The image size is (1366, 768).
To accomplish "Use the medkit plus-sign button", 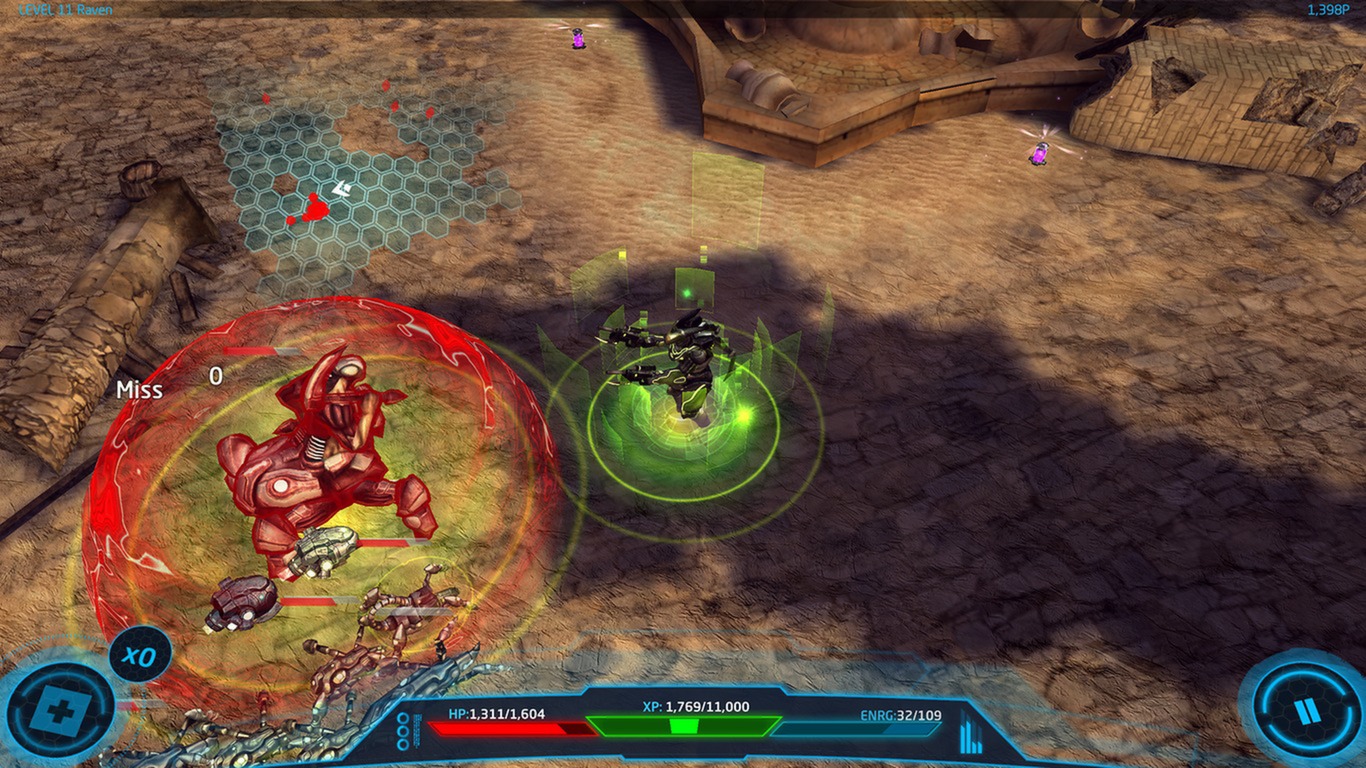I will point(60,711).
